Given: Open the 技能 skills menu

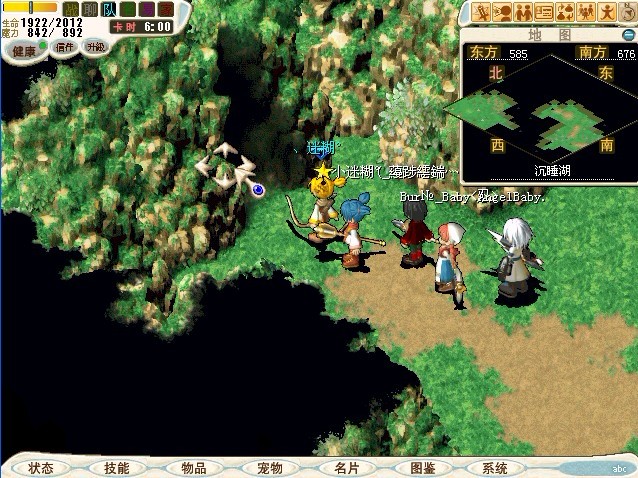Looking at the screenshot, I should pos(116,467).
